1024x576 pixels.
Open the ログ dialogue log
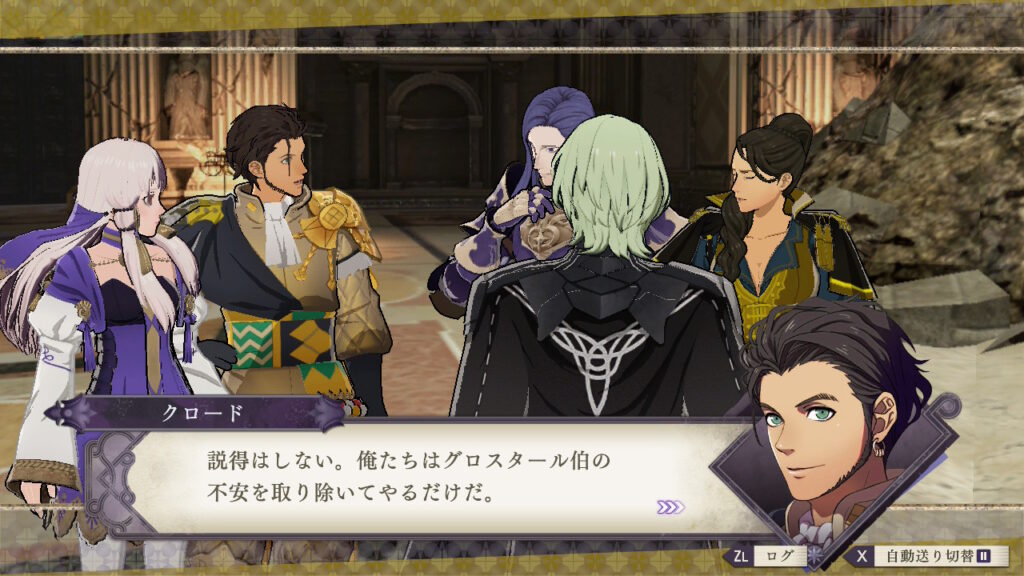(769, 556)
